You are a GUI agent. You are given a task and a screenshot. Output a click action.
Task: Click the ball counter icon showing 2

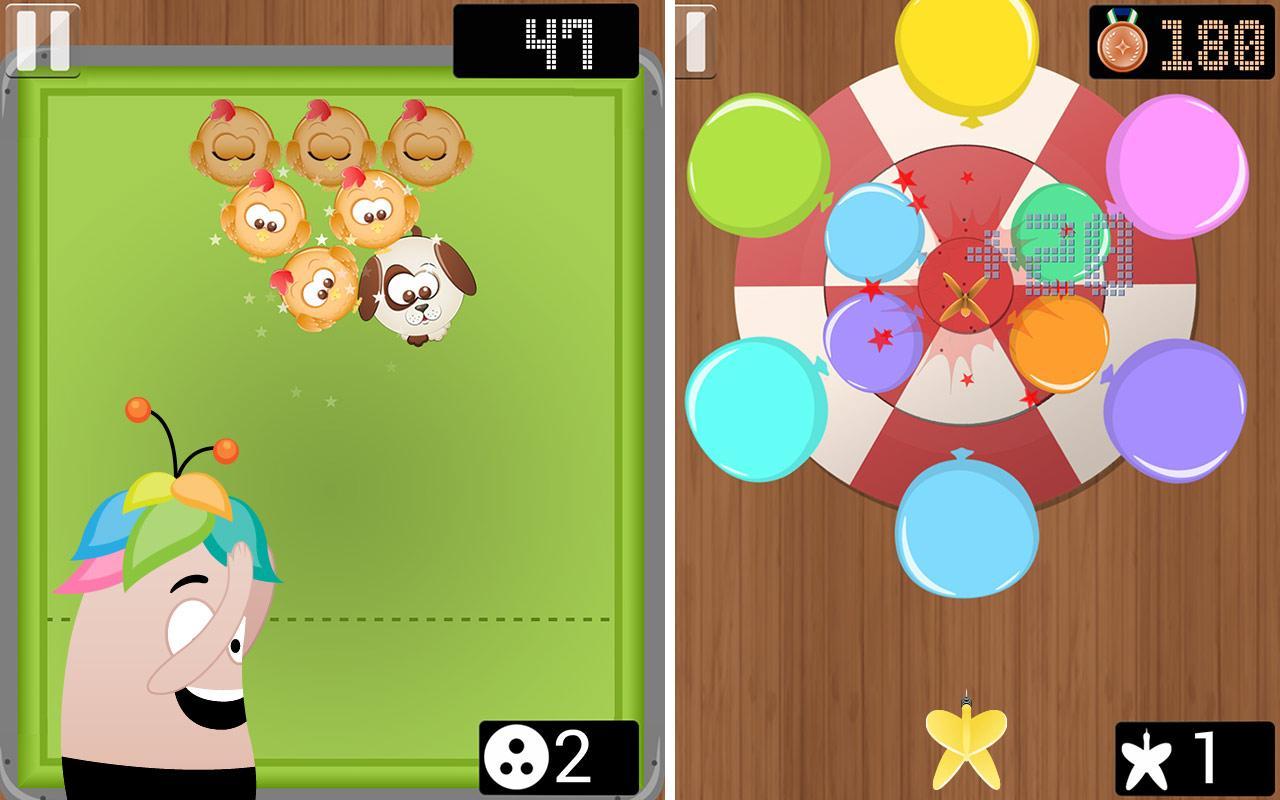[x=517, y=758]
